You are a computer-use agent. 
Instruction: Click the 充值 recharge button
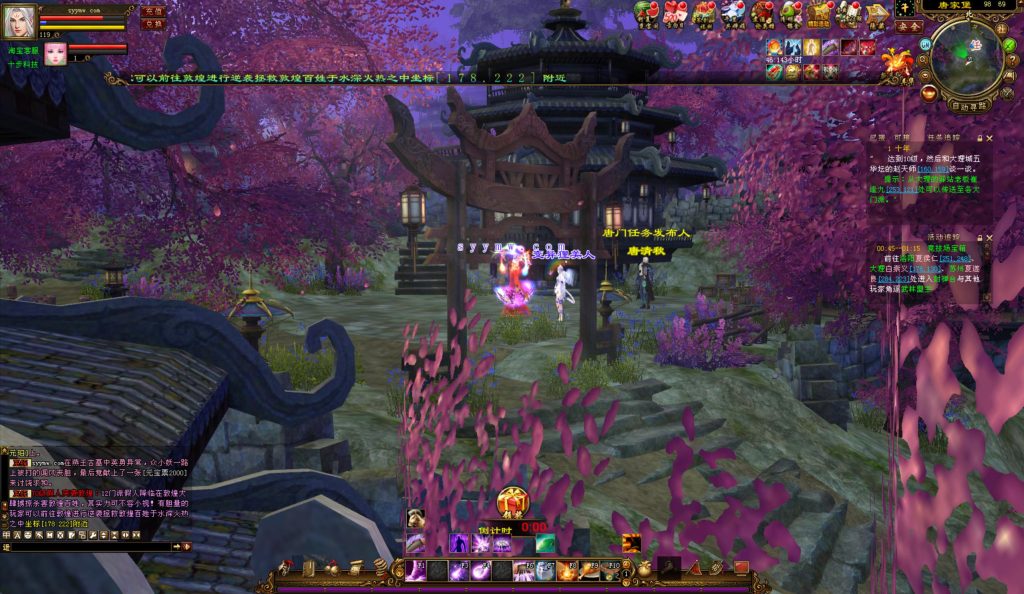153,11
